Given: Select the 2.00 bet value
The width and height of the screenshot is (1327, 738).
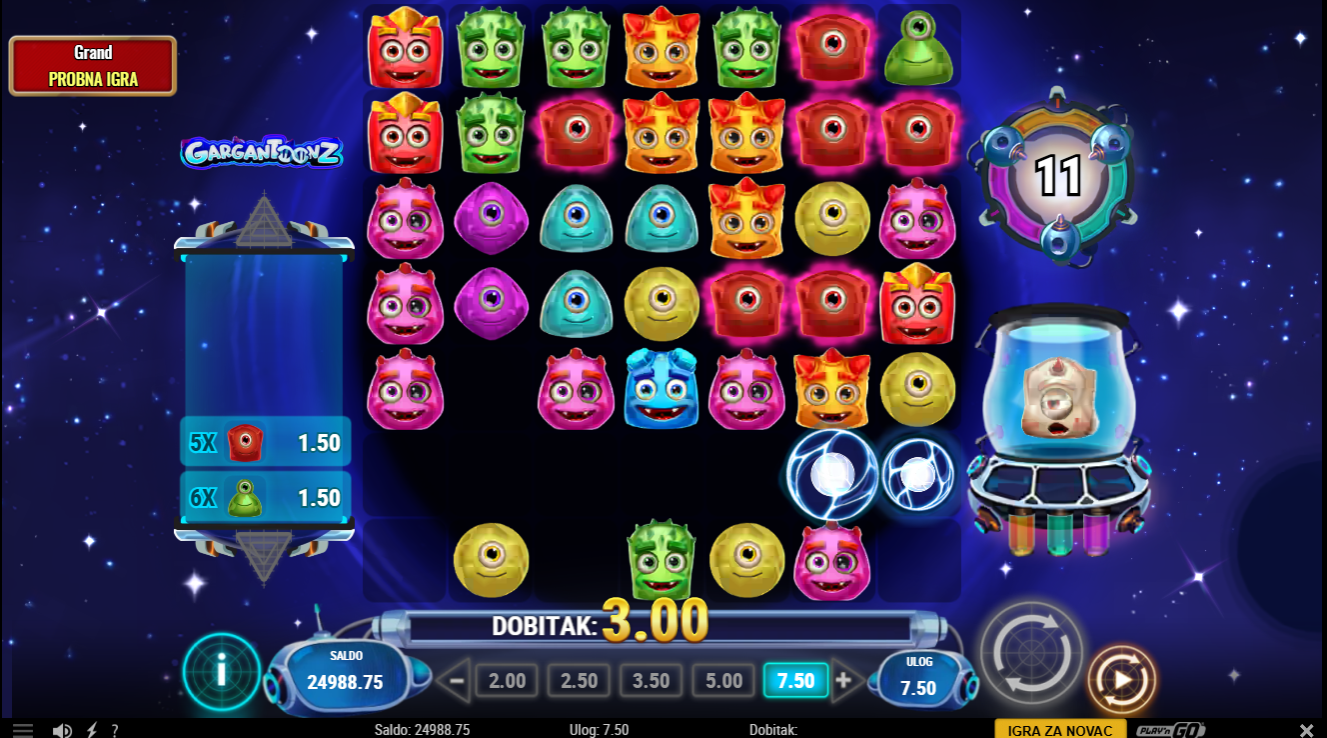Looking at the screenshot, I should (507, 681).
